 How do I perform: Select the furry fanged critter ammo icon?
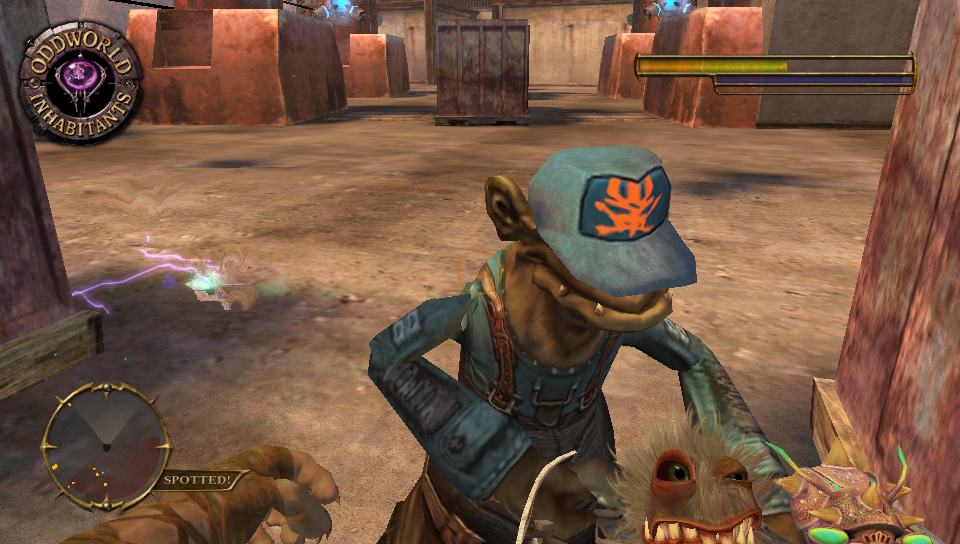point(692,490)
